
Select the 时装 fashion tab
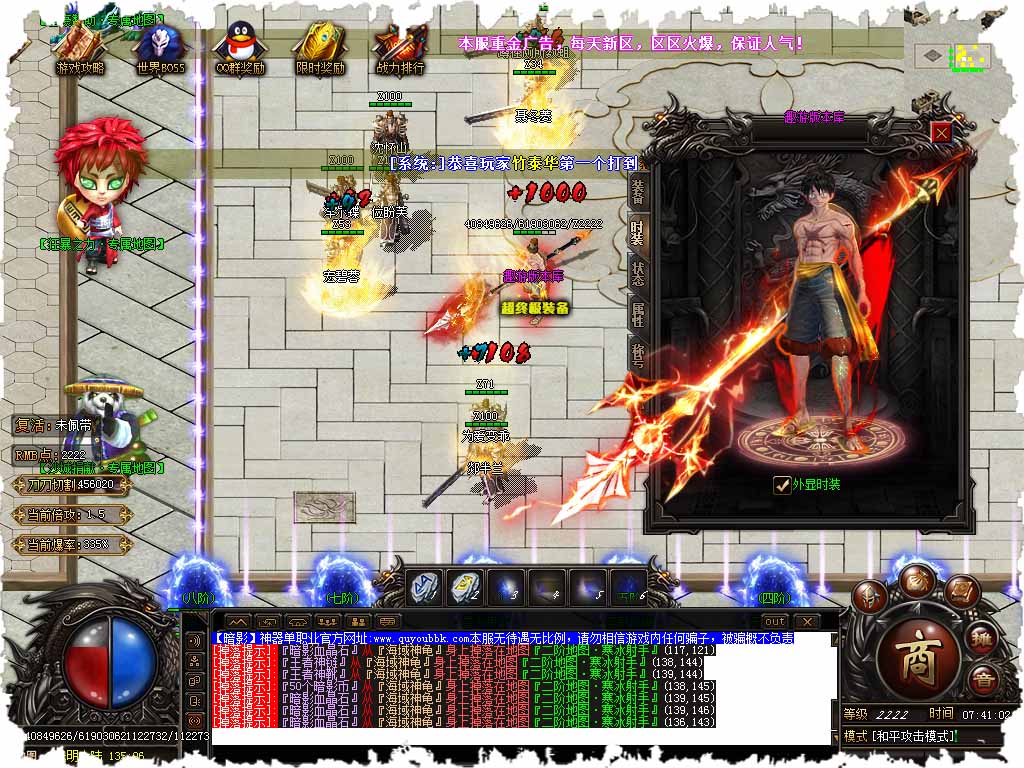coord(638,234)
